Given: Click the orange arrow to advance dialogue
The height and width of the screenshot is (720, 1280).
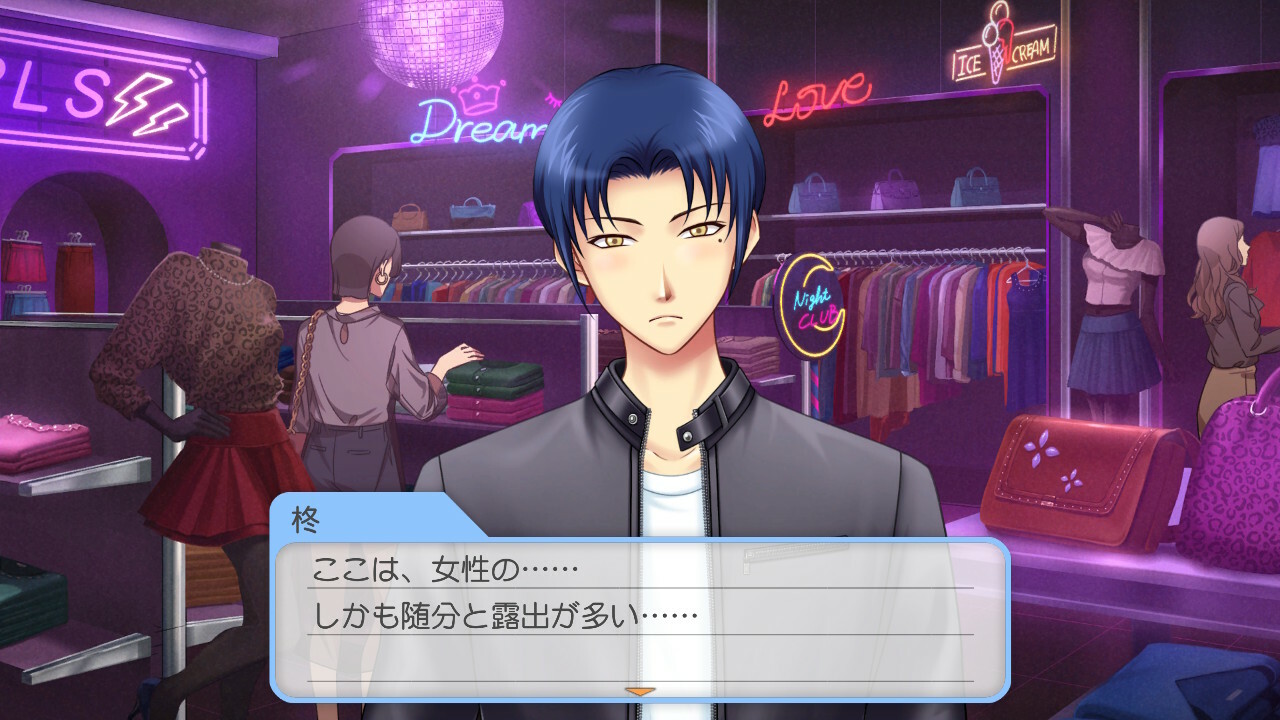Looking at the screenshot, I should (639, 691).
